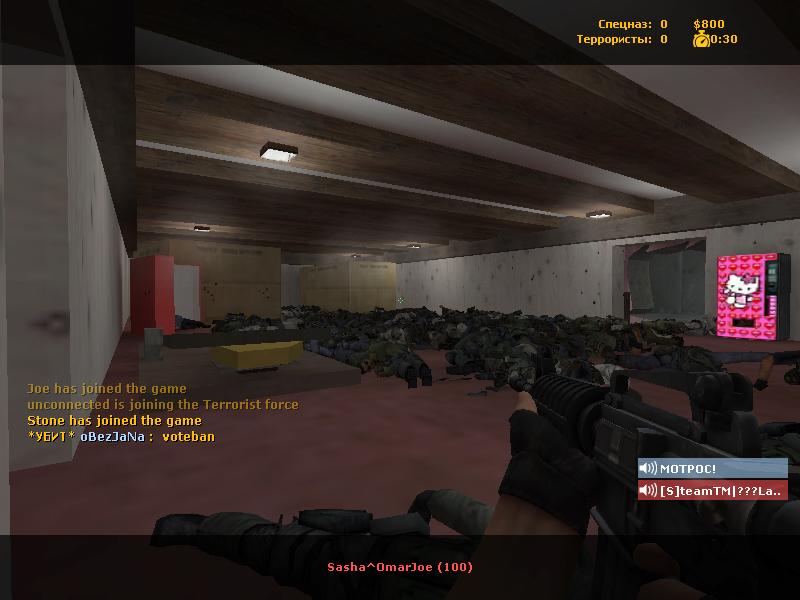Viewport: 800px width, 600px height.
Task: Select the [S]teamTM voice chat entry
Action: (712, 490)
